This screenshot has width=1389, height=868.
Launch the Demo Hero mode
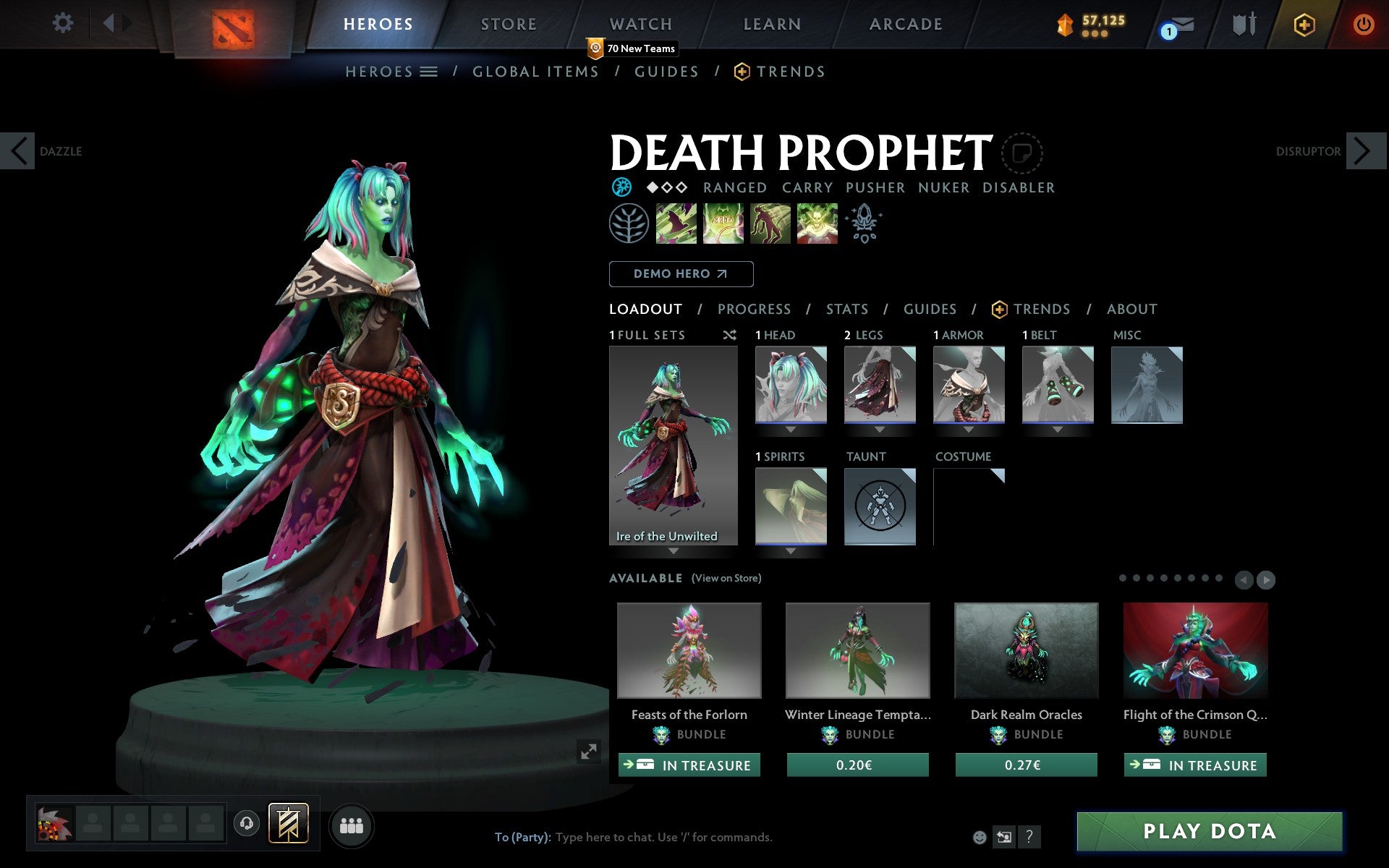pos(681,274)
